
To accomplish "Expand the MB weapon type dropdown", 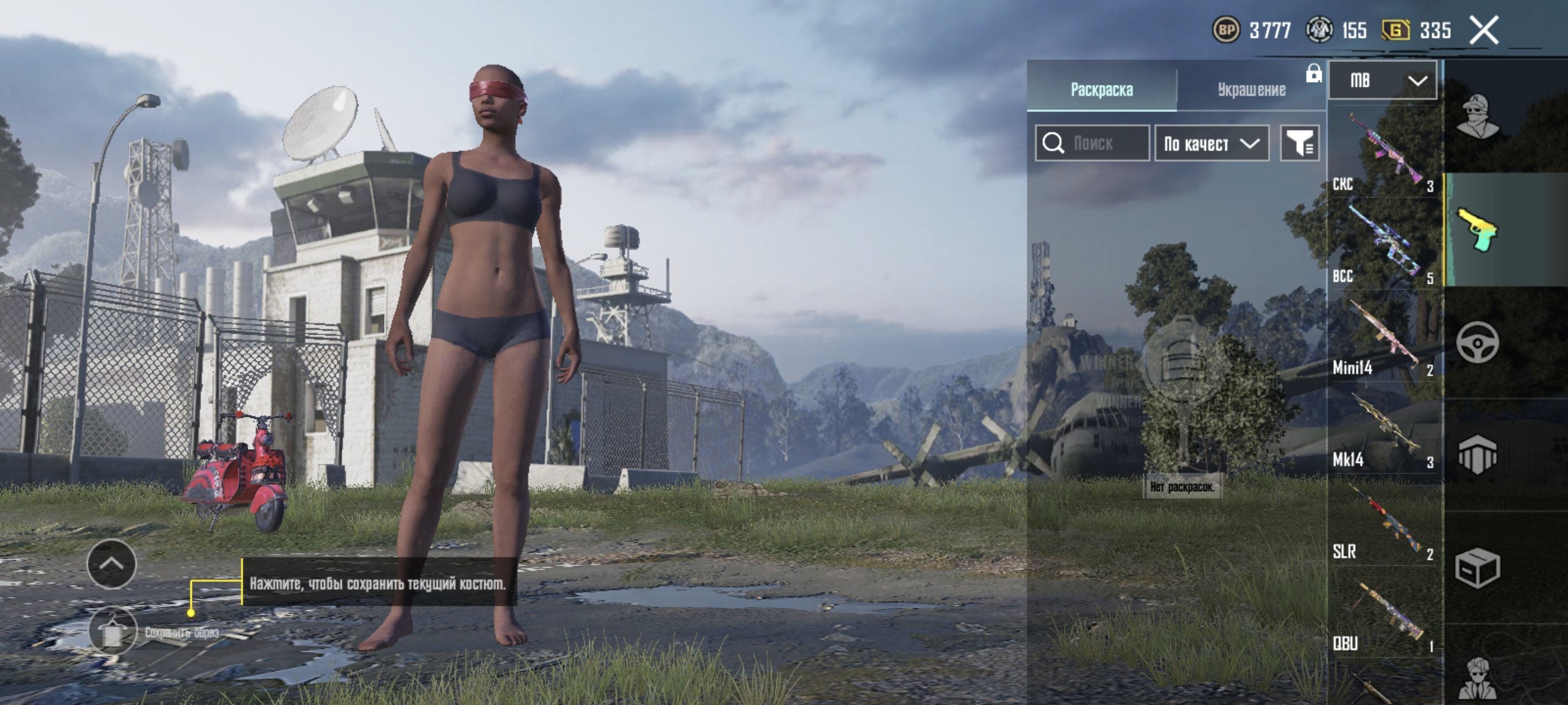I will [1382, 80].
